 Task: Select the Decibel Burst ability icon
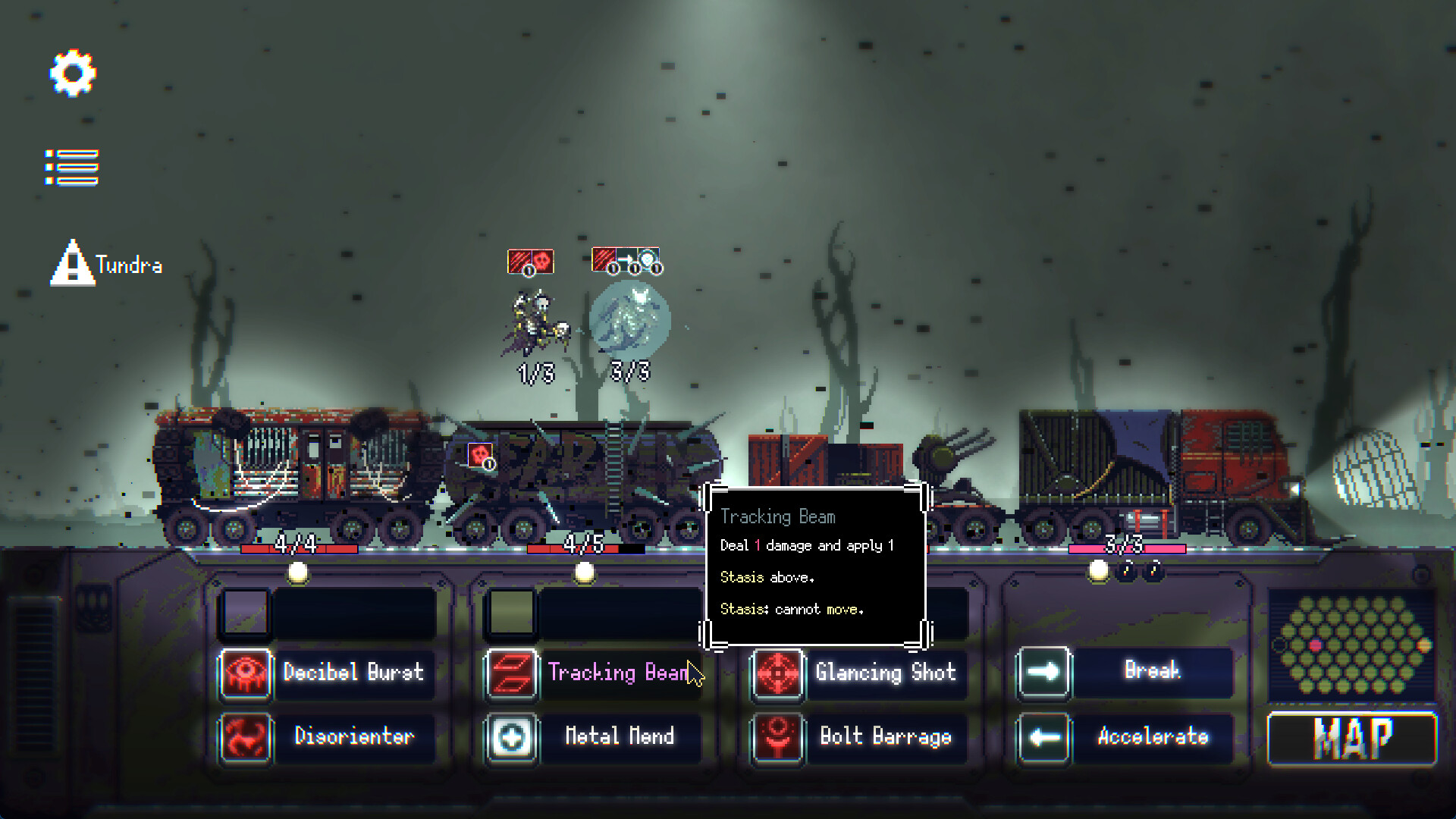pos(244,673)
